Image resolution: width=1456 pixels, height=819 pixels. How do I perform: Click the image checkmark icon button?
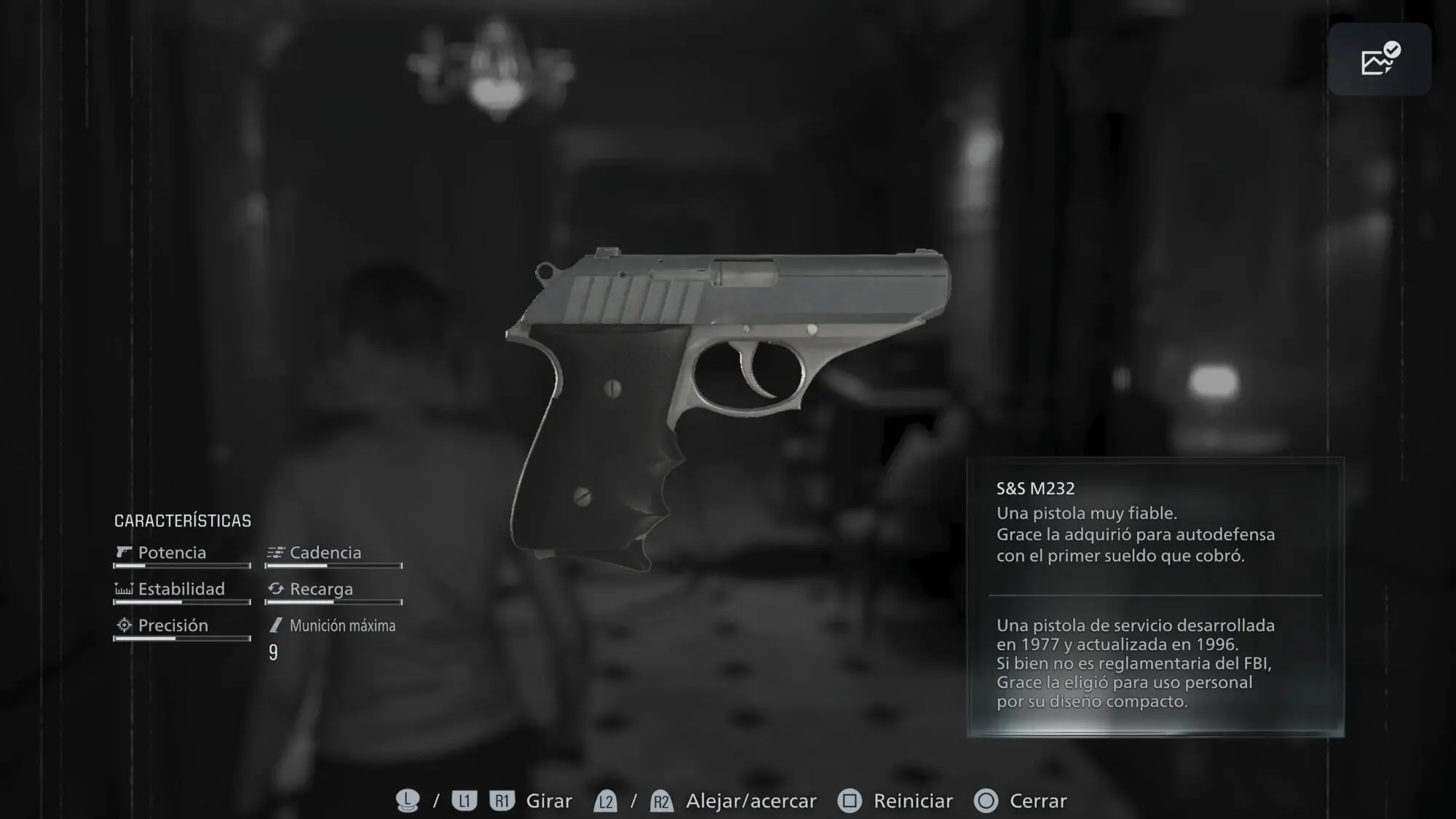point(1379,59)
